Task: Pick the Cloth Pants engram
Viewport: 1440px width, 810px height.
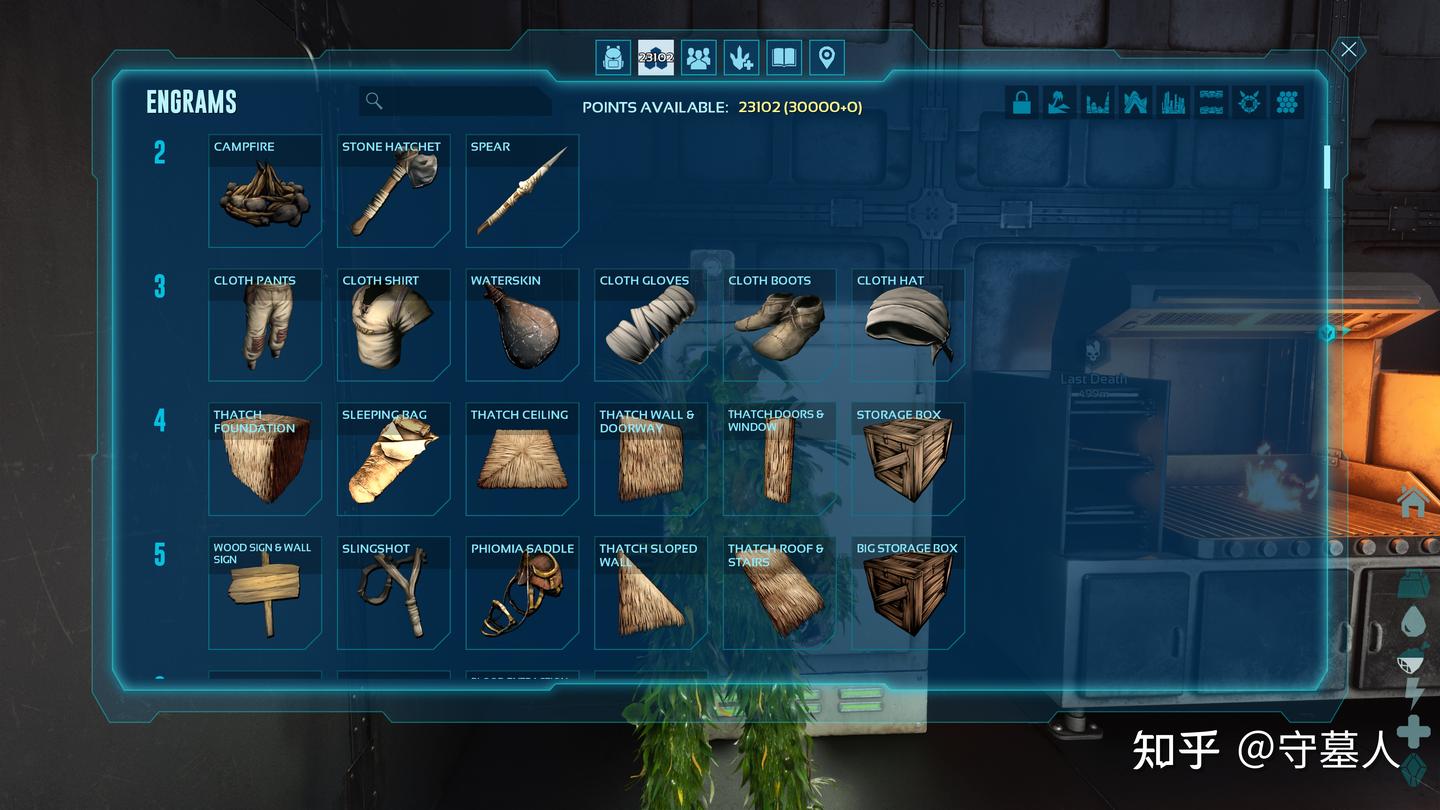Action: point(265,325)
